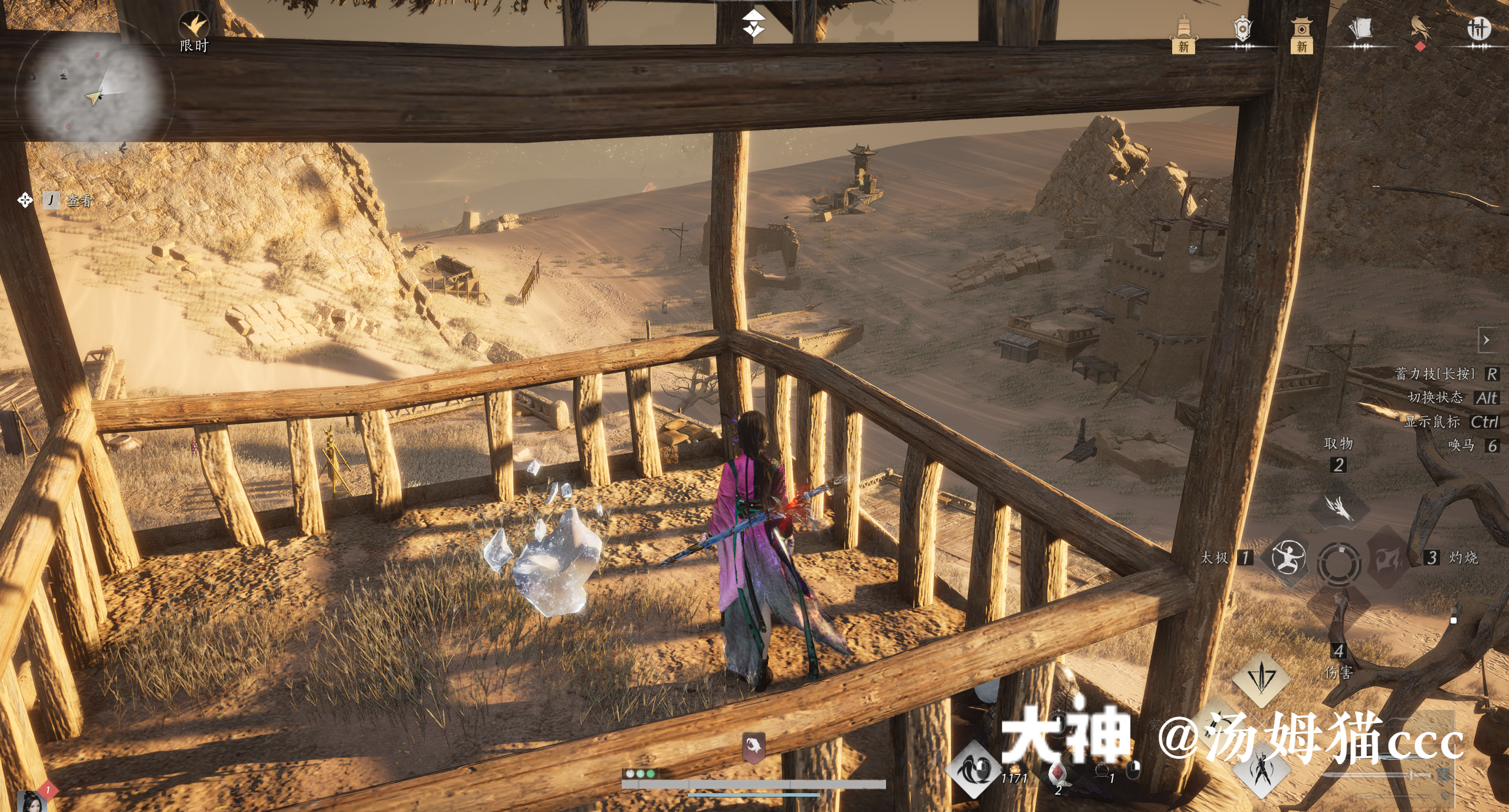Click the bird-and-arrows marker at screen top
This screenshot has width=1509, height=812.
753,24
